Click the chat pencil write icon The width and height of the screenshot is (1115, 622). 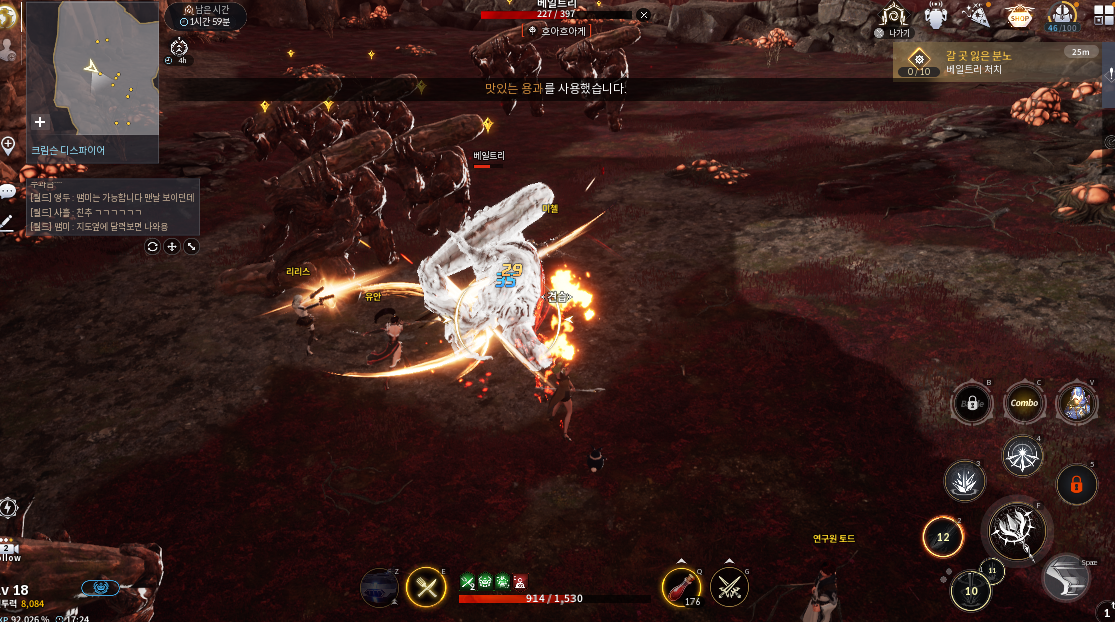[x=7, y=222]
